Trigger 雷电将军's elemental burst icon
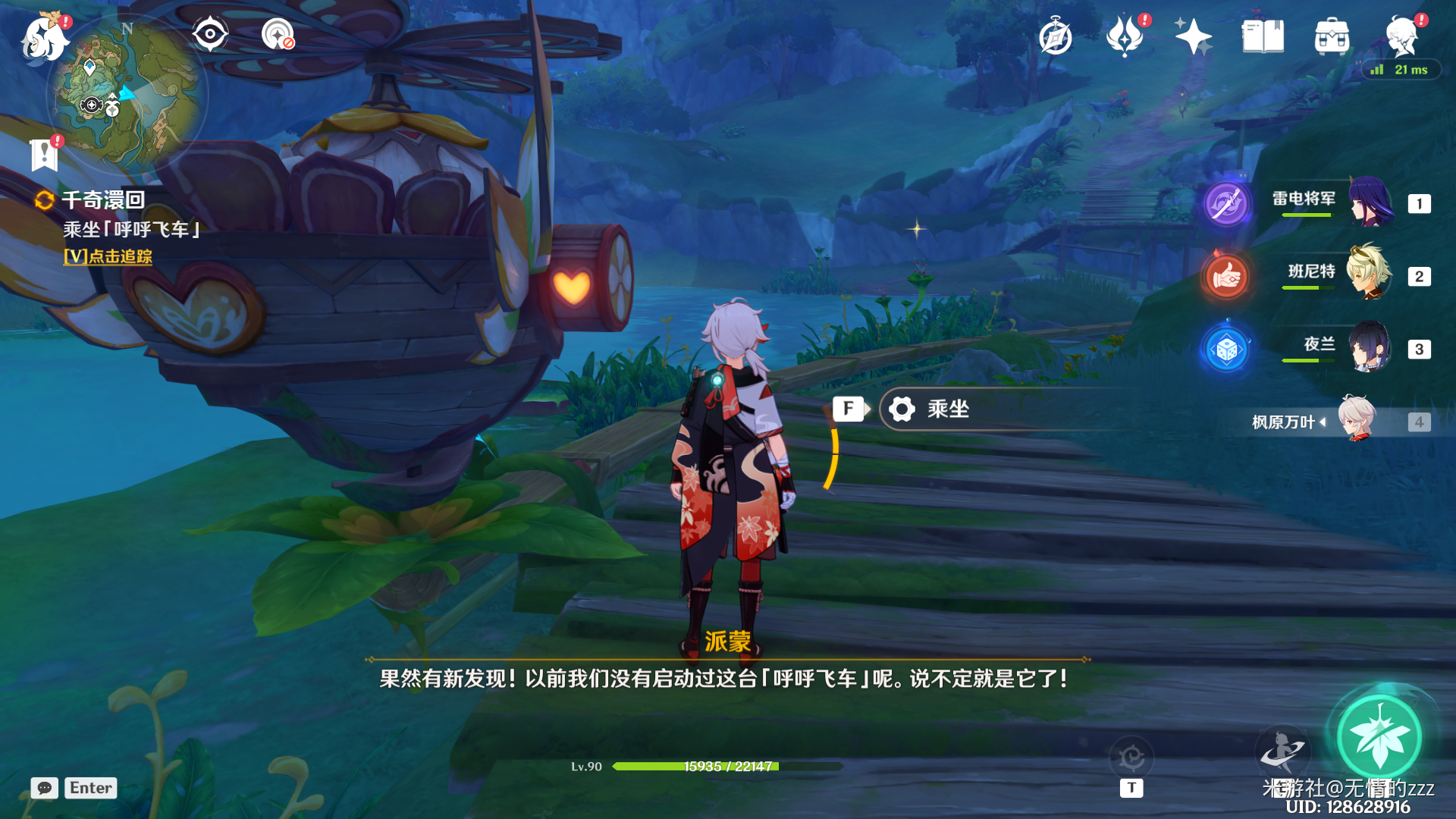Screen dimensions: 1456x819 [1226, 203]
